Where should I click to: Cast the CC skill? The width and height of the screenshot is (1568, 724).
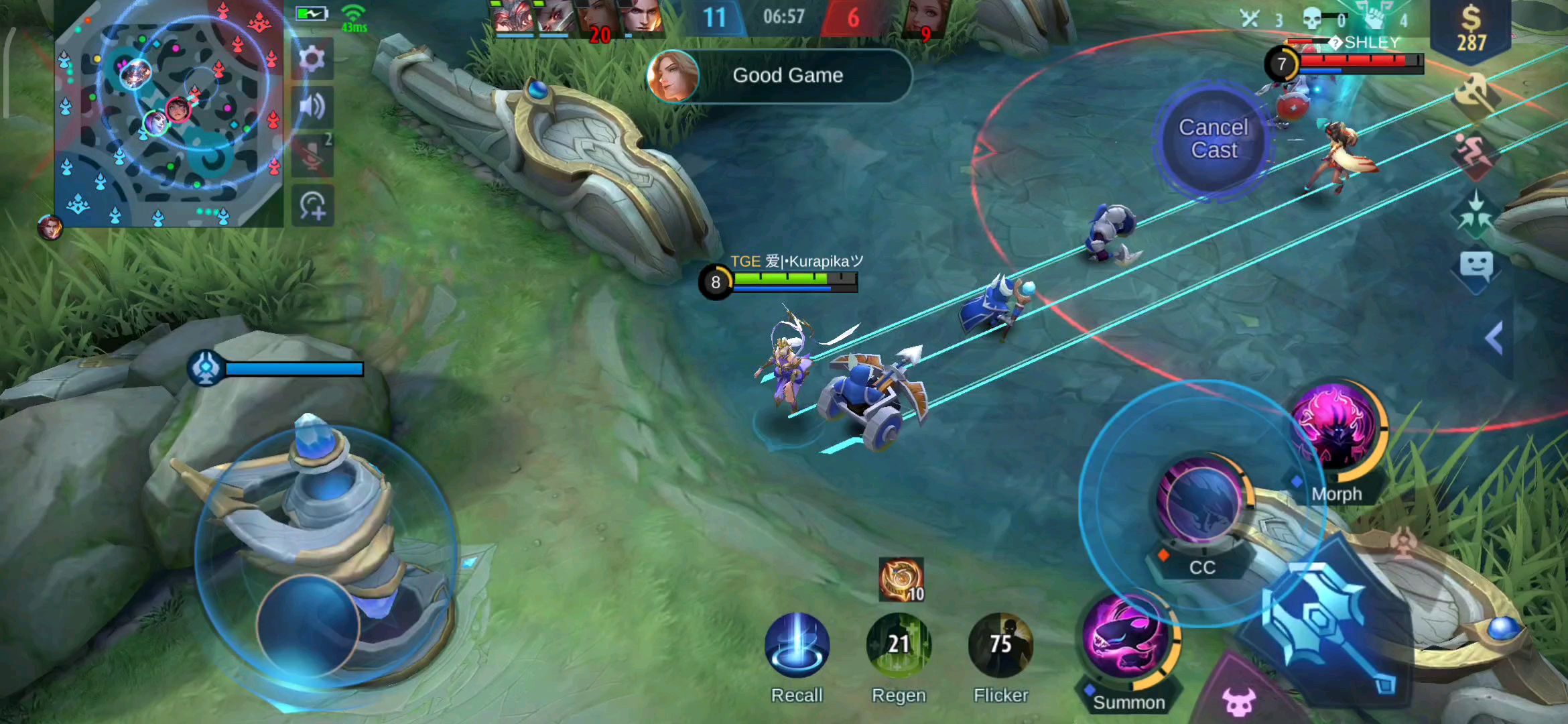click(1201, 501)
